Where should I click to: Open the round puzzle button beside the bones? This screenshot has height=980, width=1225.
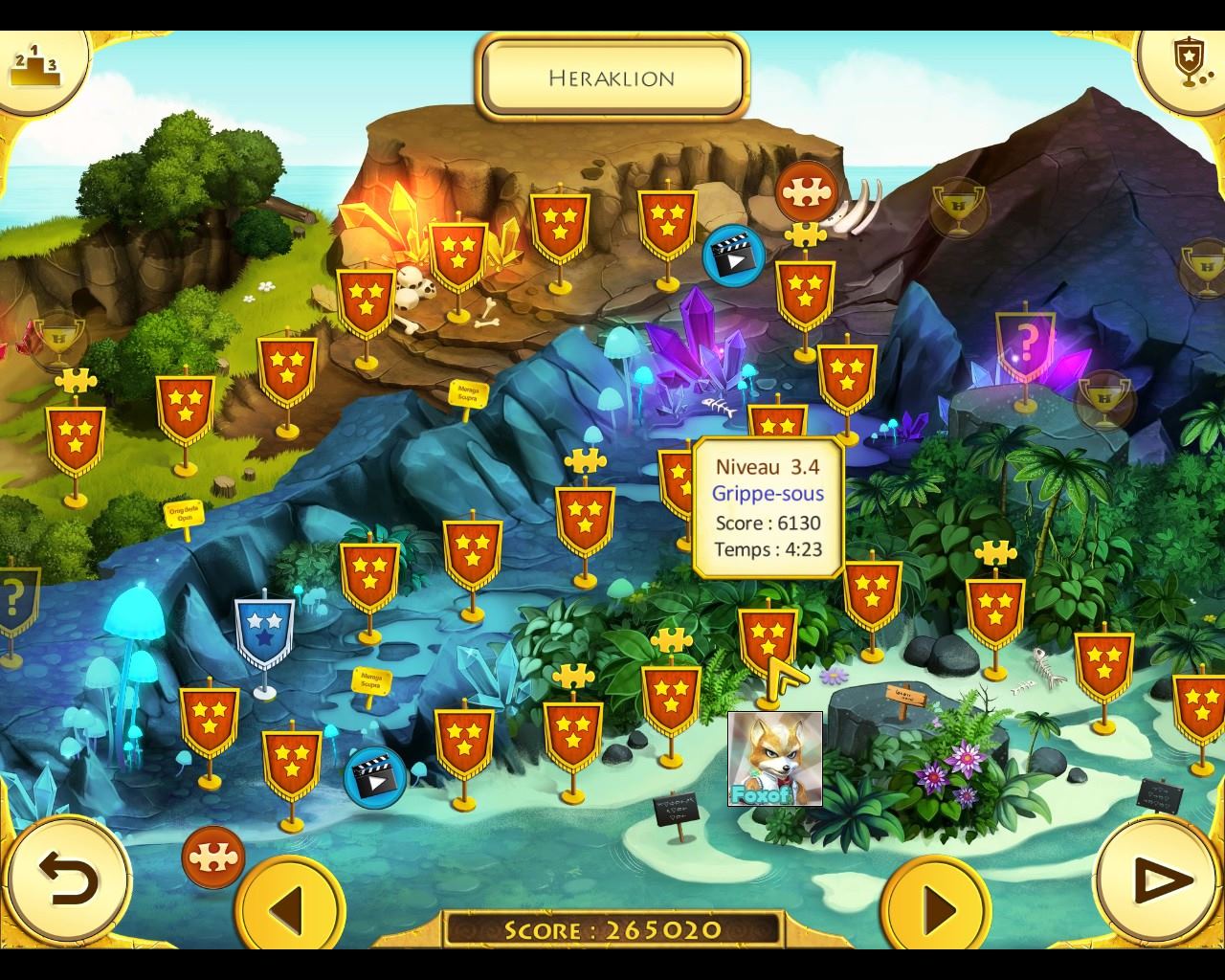807,192
